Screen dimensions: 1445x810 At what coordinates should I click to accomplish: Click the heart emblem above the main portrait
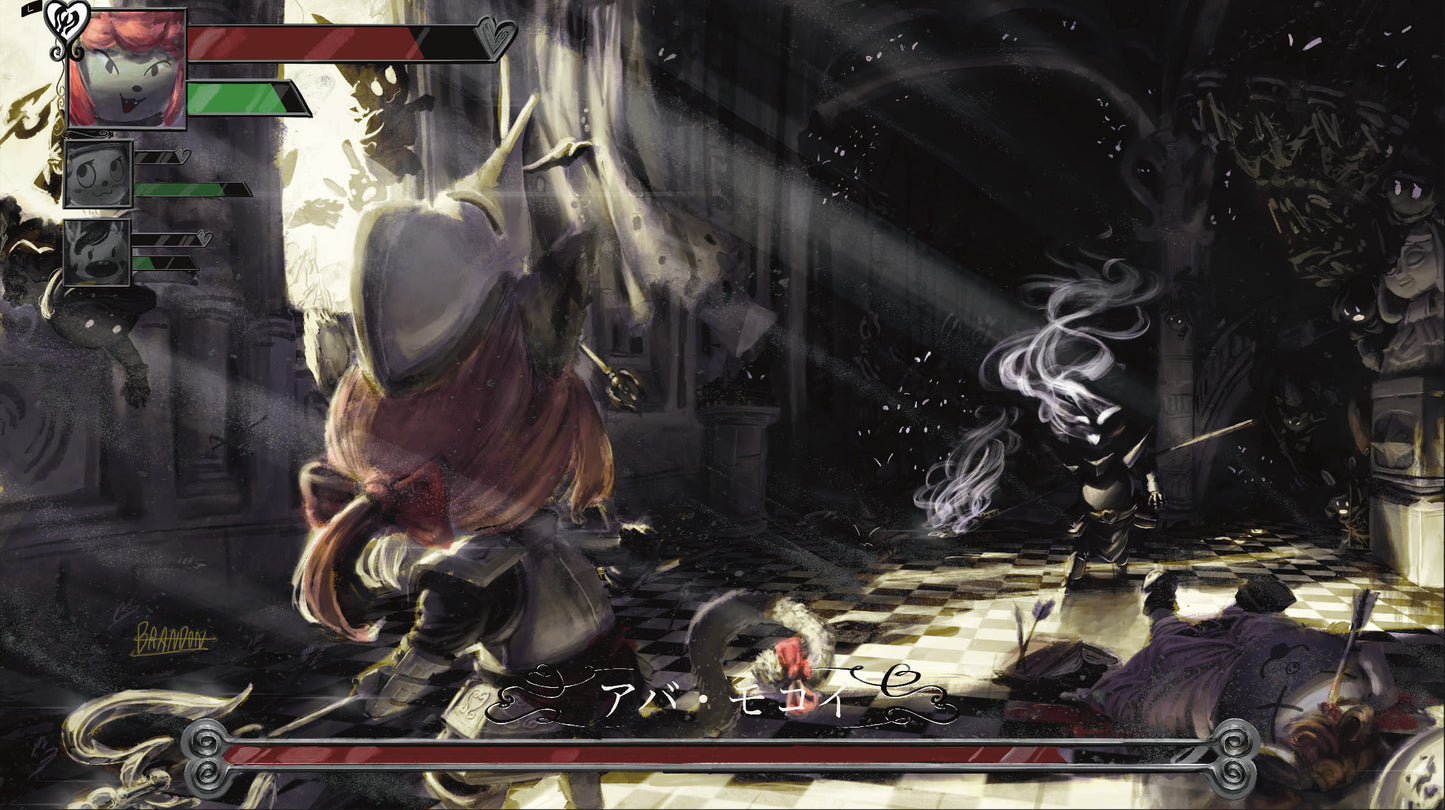pos(68,17)
